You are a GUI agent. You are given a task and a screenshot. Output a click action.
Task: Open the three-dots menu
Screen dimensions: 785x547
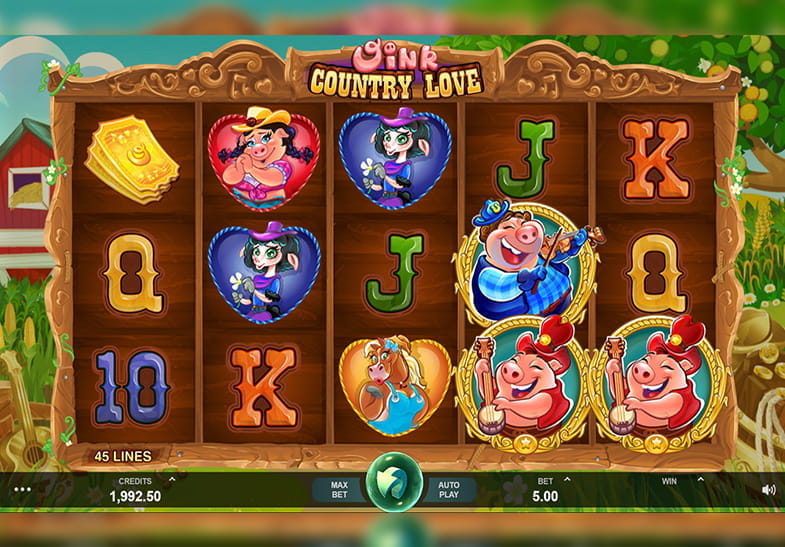pyautogui.click(x=22, y=489)
